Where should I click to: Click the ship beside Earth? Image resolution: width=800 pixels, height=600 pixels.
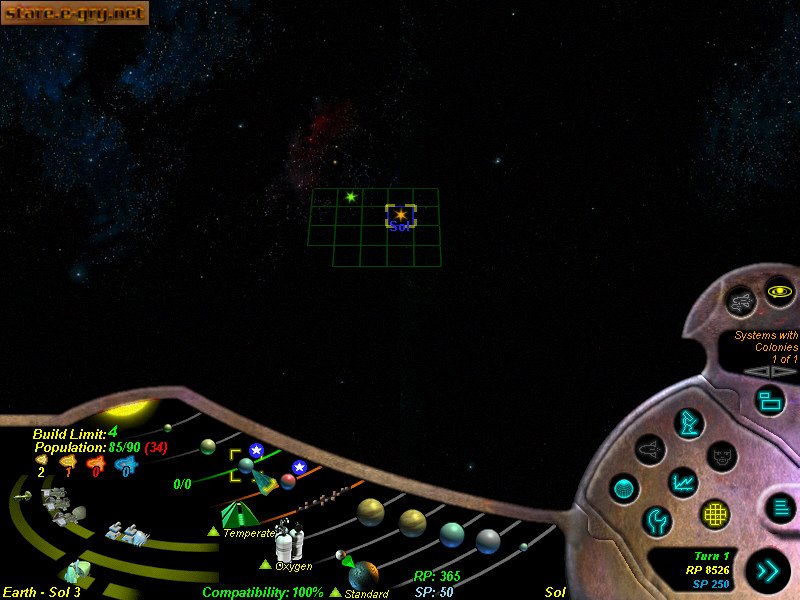point(263,482)
